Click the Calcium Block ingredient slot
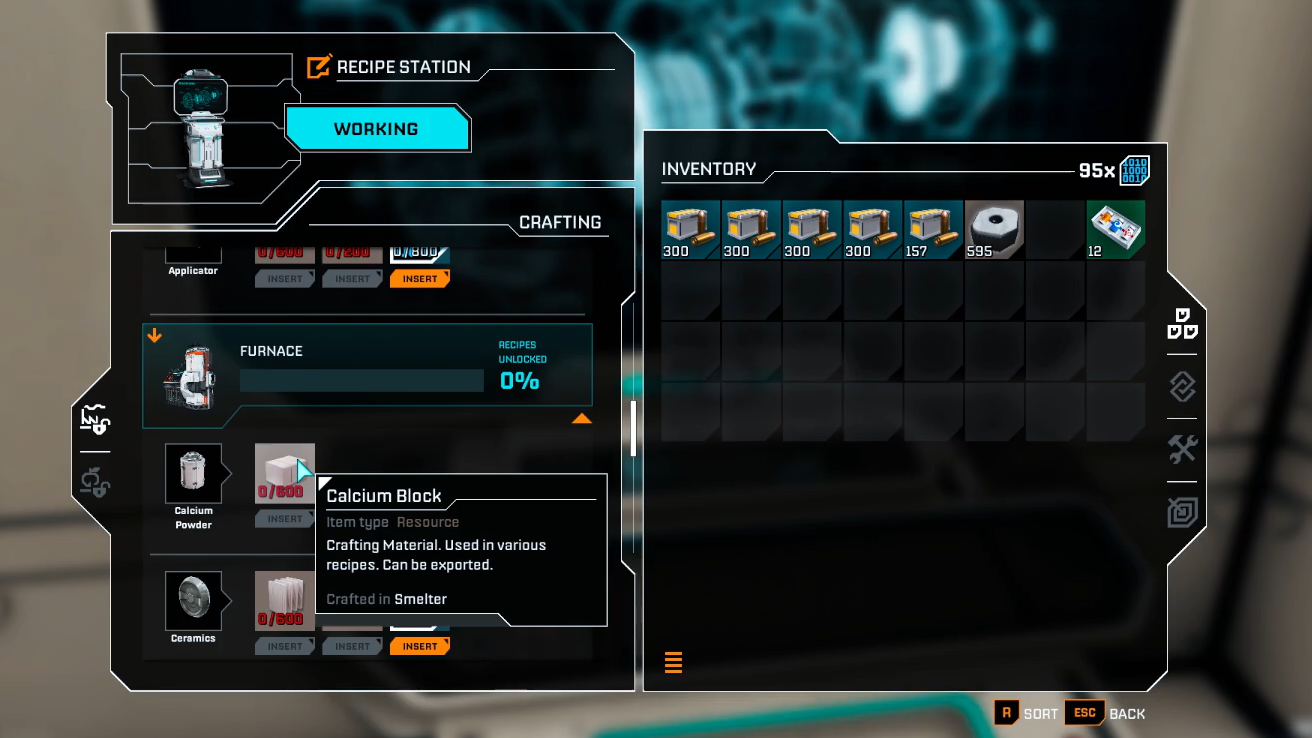This screenshot has height=738, width=1312. [284, 473]
